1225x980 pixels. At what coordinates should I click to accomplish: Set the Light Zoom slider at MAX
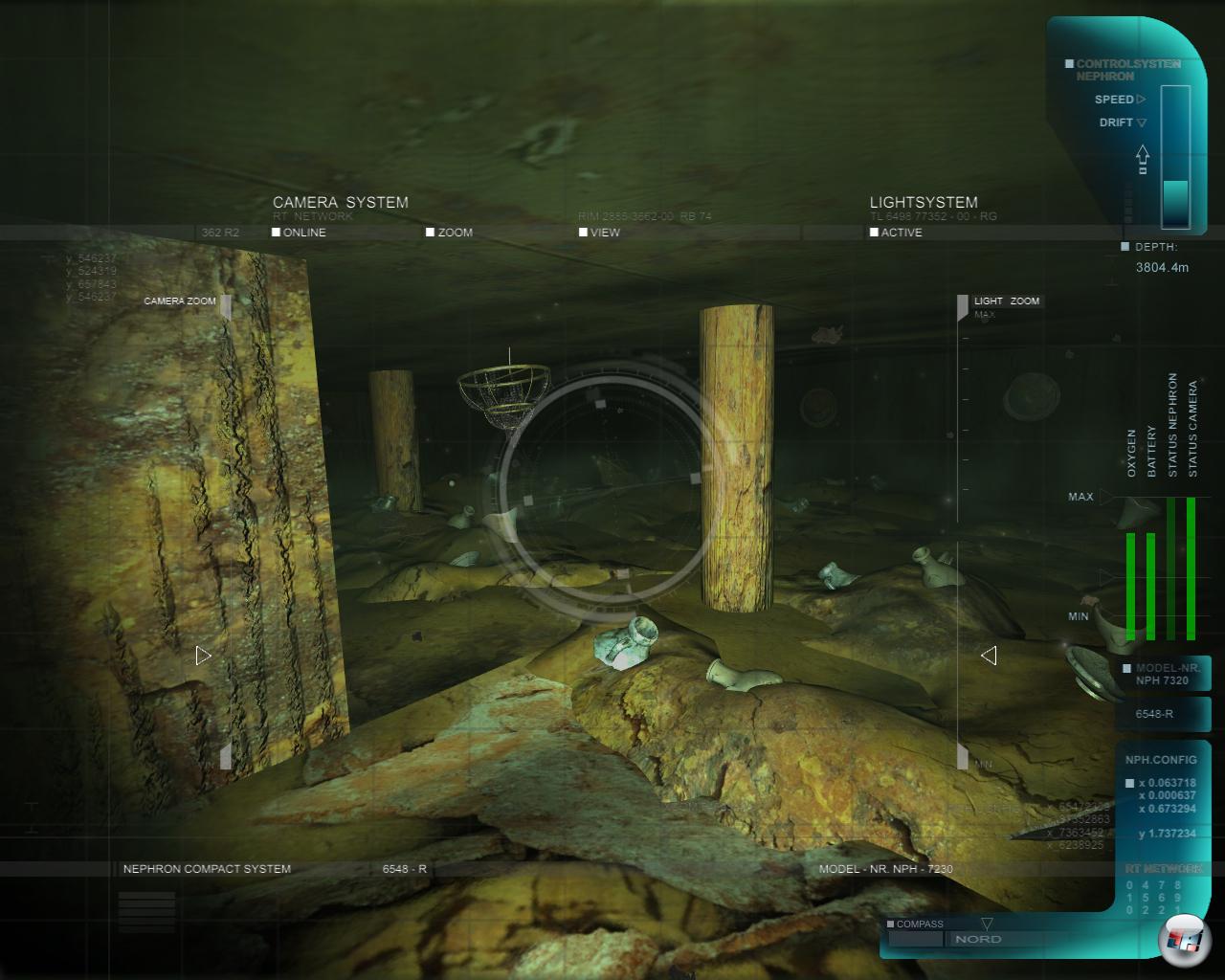coord(963,306)
